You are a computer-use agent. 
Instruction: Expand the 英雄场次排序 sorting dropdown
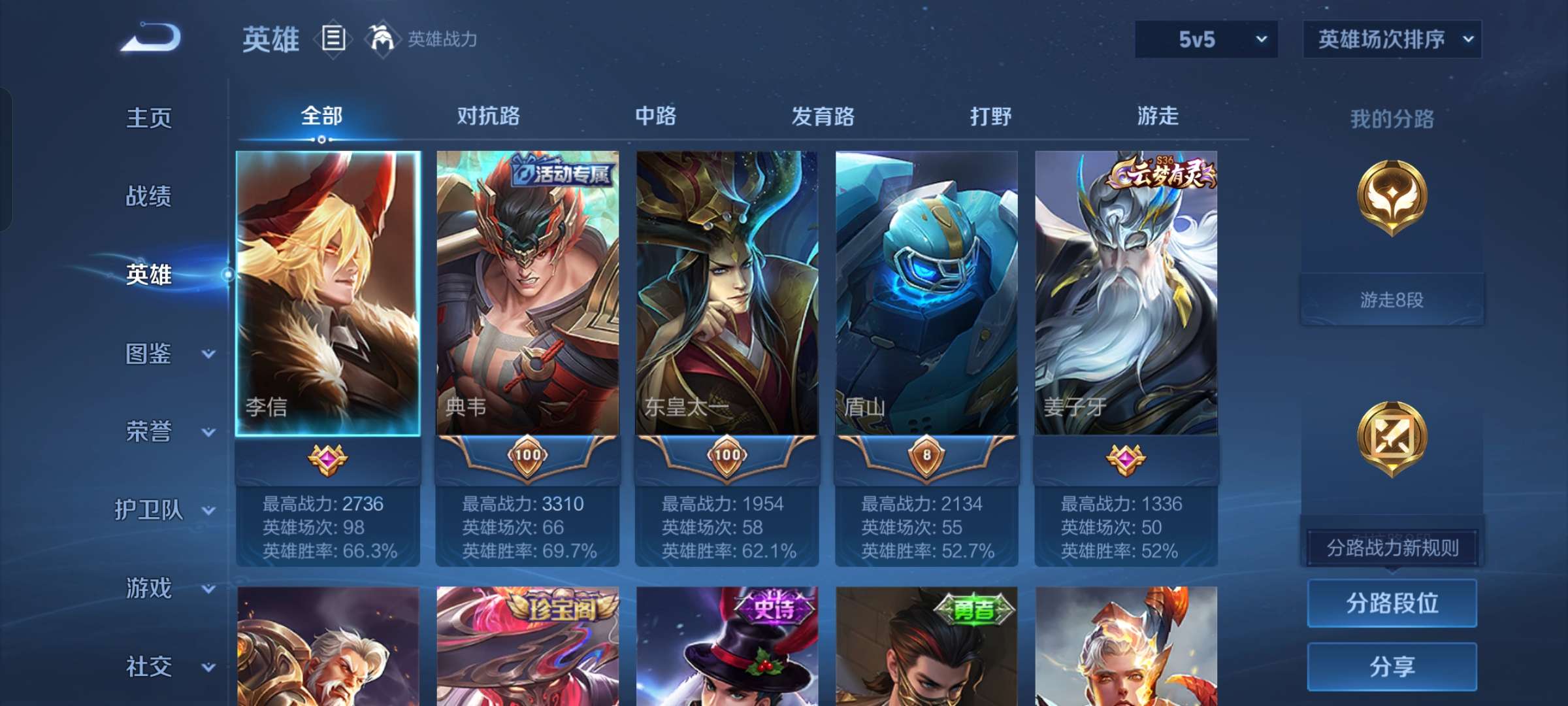tap(1392, 39)
